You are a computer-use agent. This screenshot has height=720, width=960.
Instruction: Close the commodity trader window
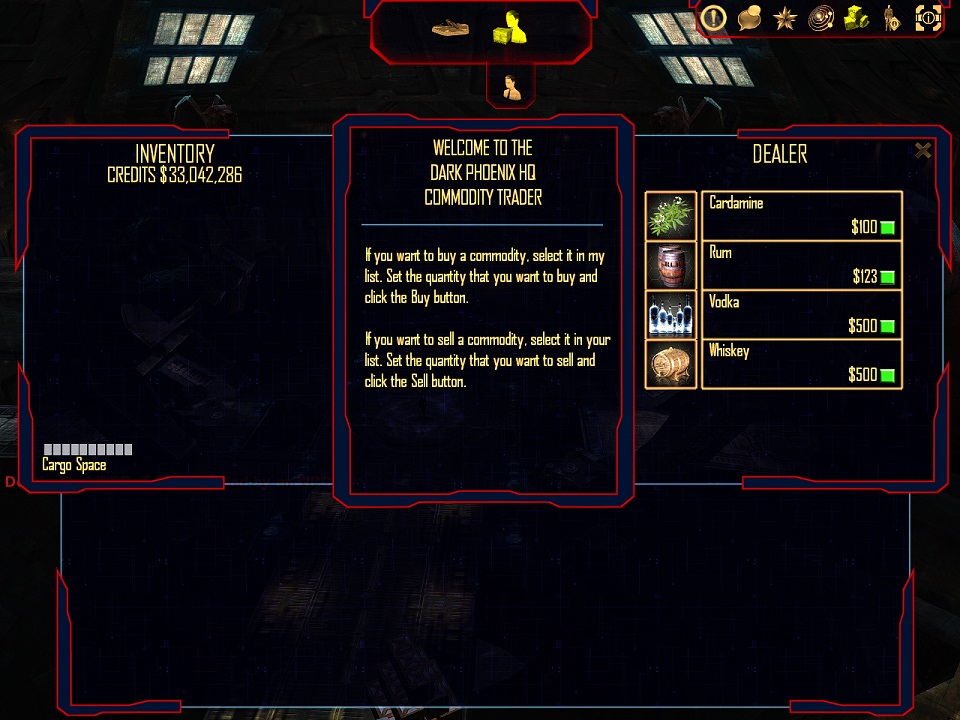click(923, 151)
